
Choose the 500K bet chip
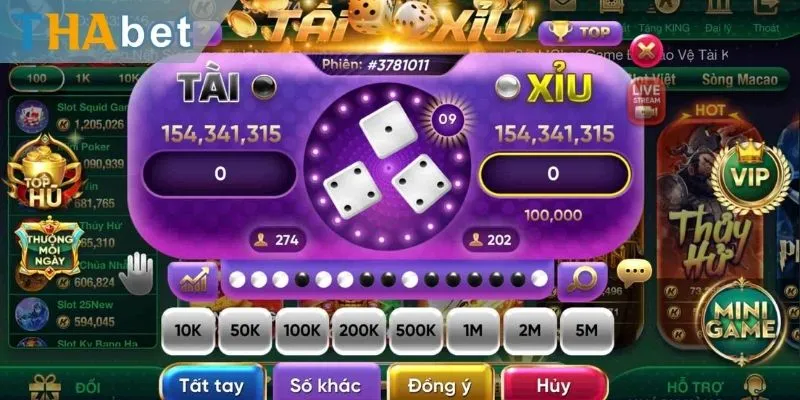tap(415, 329)
